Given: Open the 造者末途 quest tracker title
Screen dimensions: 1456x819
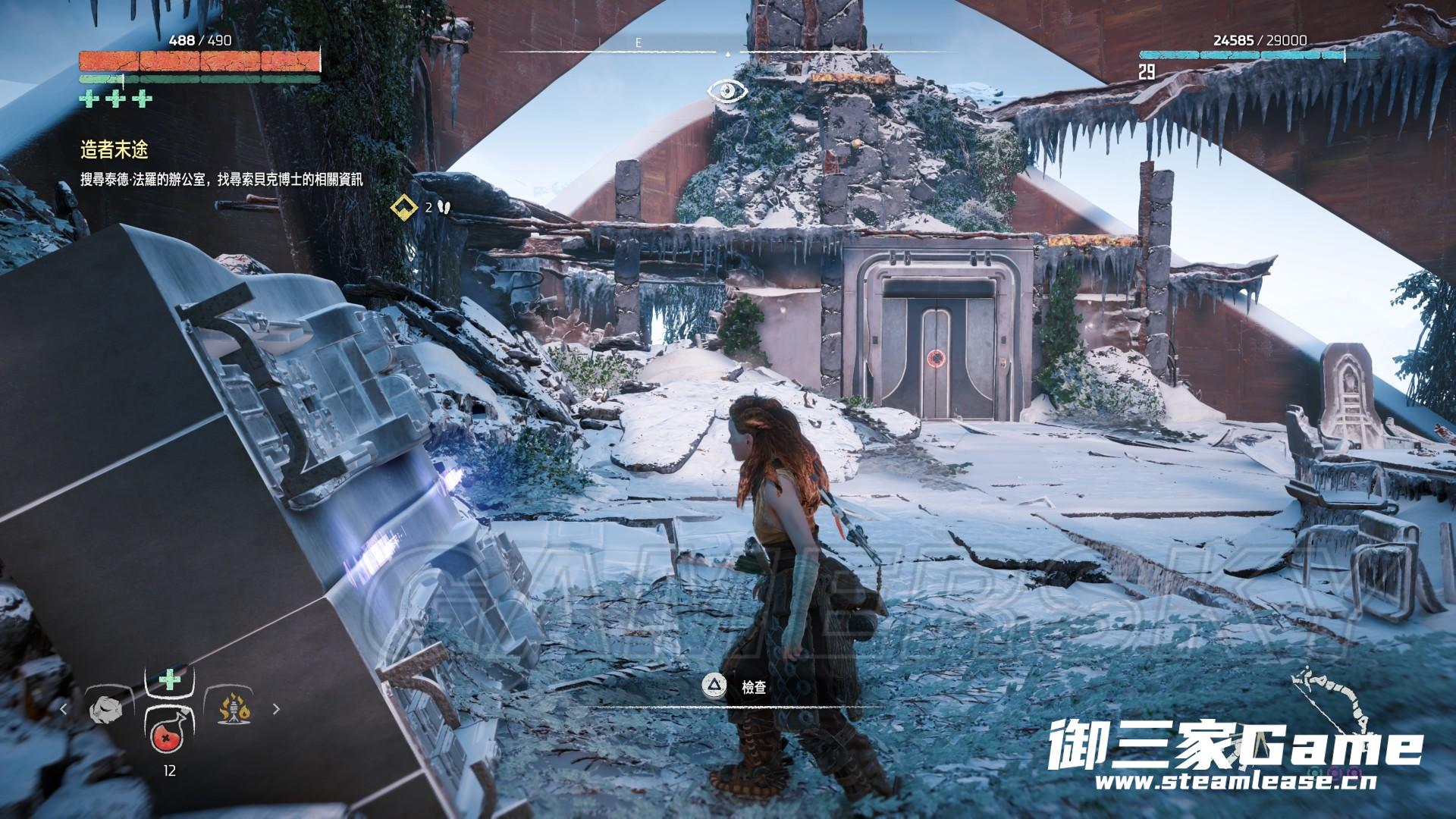Looking at the screenshot, I should [x=114, y=151].
